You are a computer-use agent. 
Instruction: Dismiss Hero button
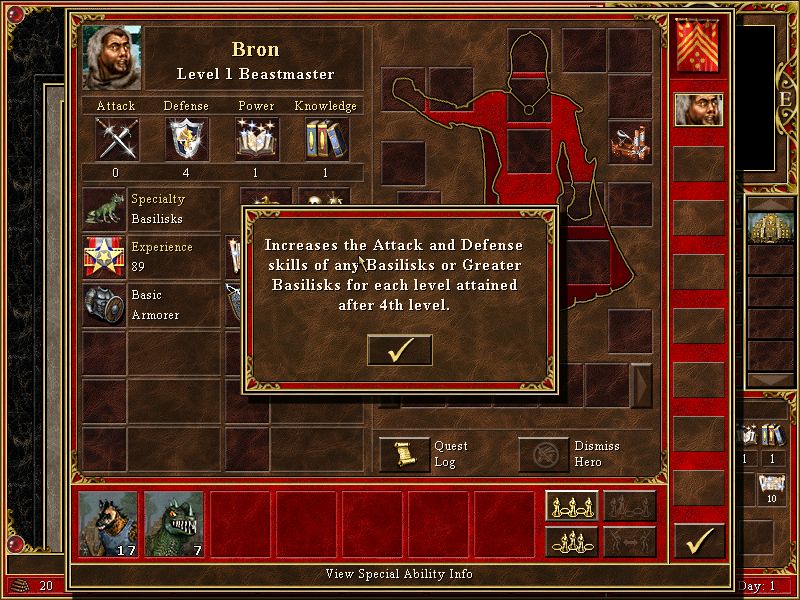click(x=544, y=454)
